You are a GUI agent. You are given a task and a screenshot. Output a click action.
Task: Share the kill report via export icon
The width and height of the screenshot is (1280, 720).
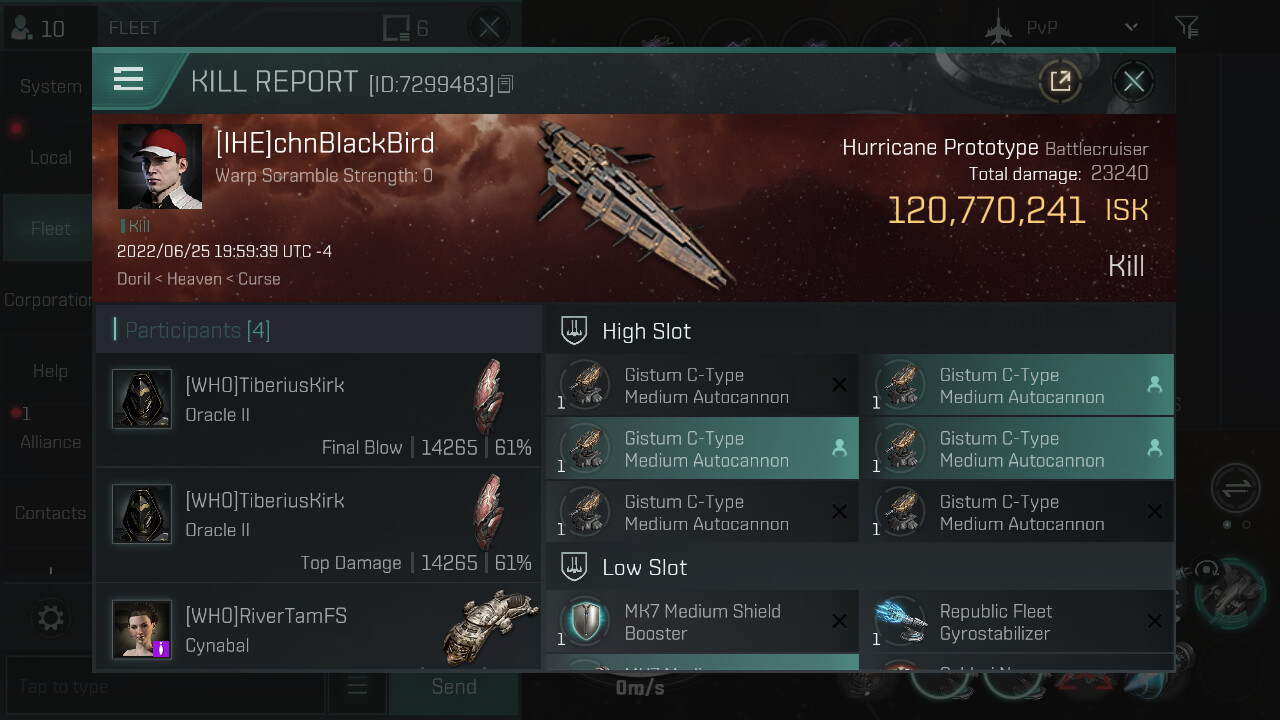tap(1060, 82)
